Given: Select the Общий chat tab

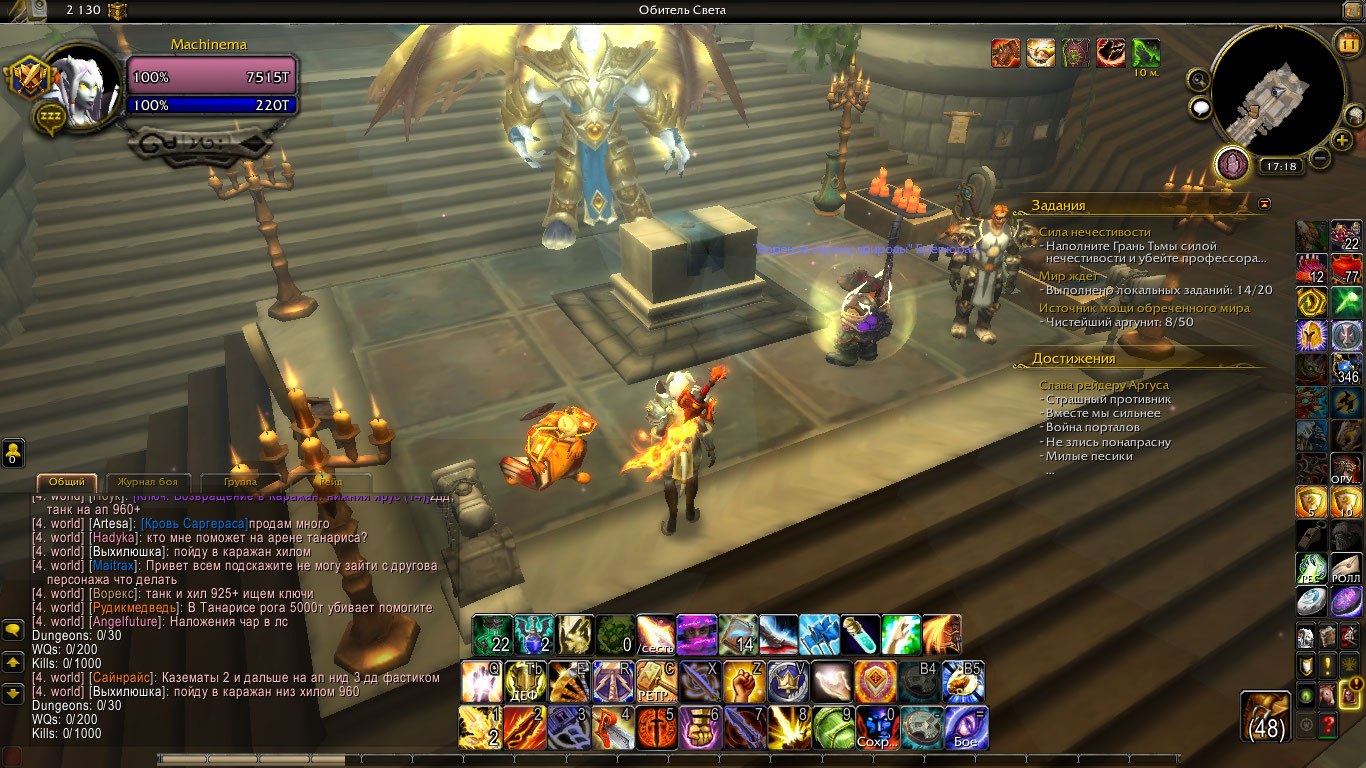Looking at the screenshot, I should pos(67,482).
